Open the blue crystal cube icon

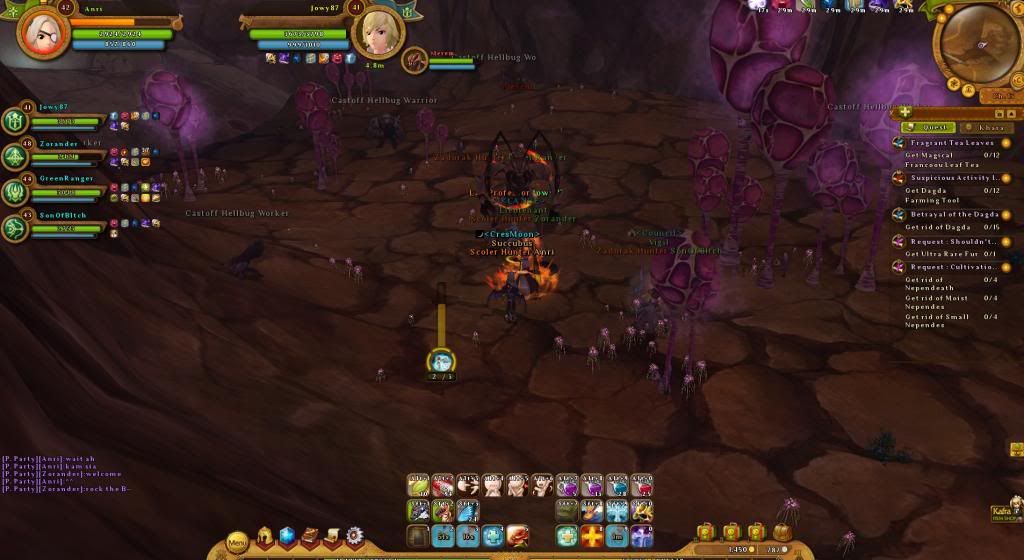tap(288, 537)
